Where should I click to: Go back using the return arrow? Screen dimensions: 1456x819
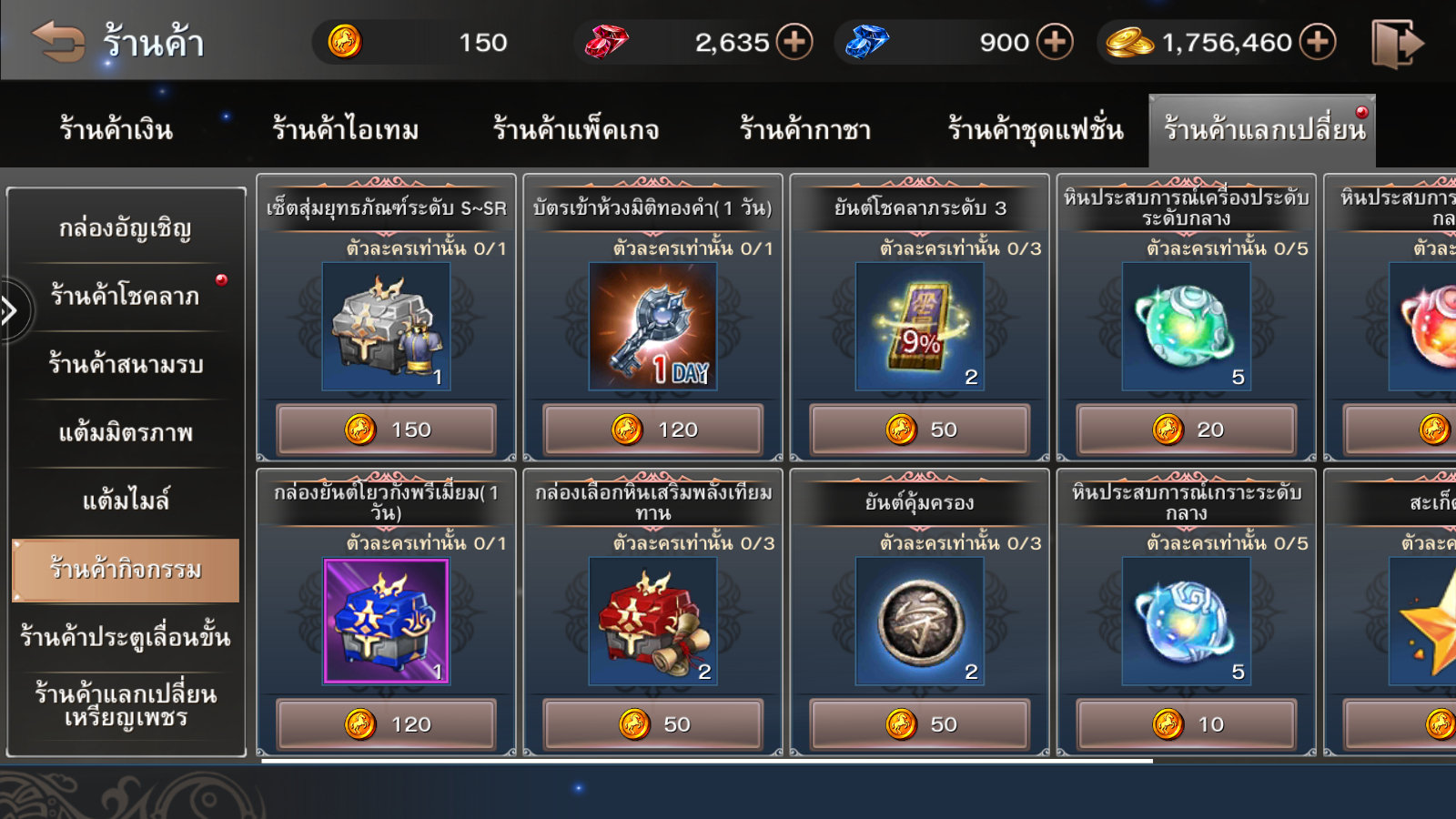58,42
